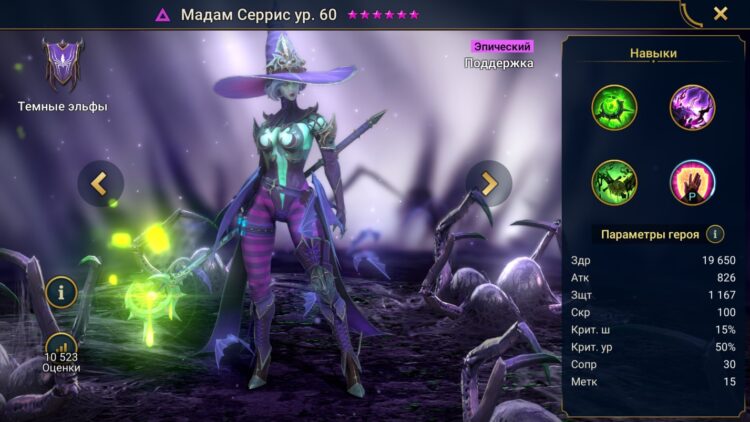Close the hero screen with the X
Image resolution: width=750 pixels, height=422 pixels.
[x=720, y=14]
